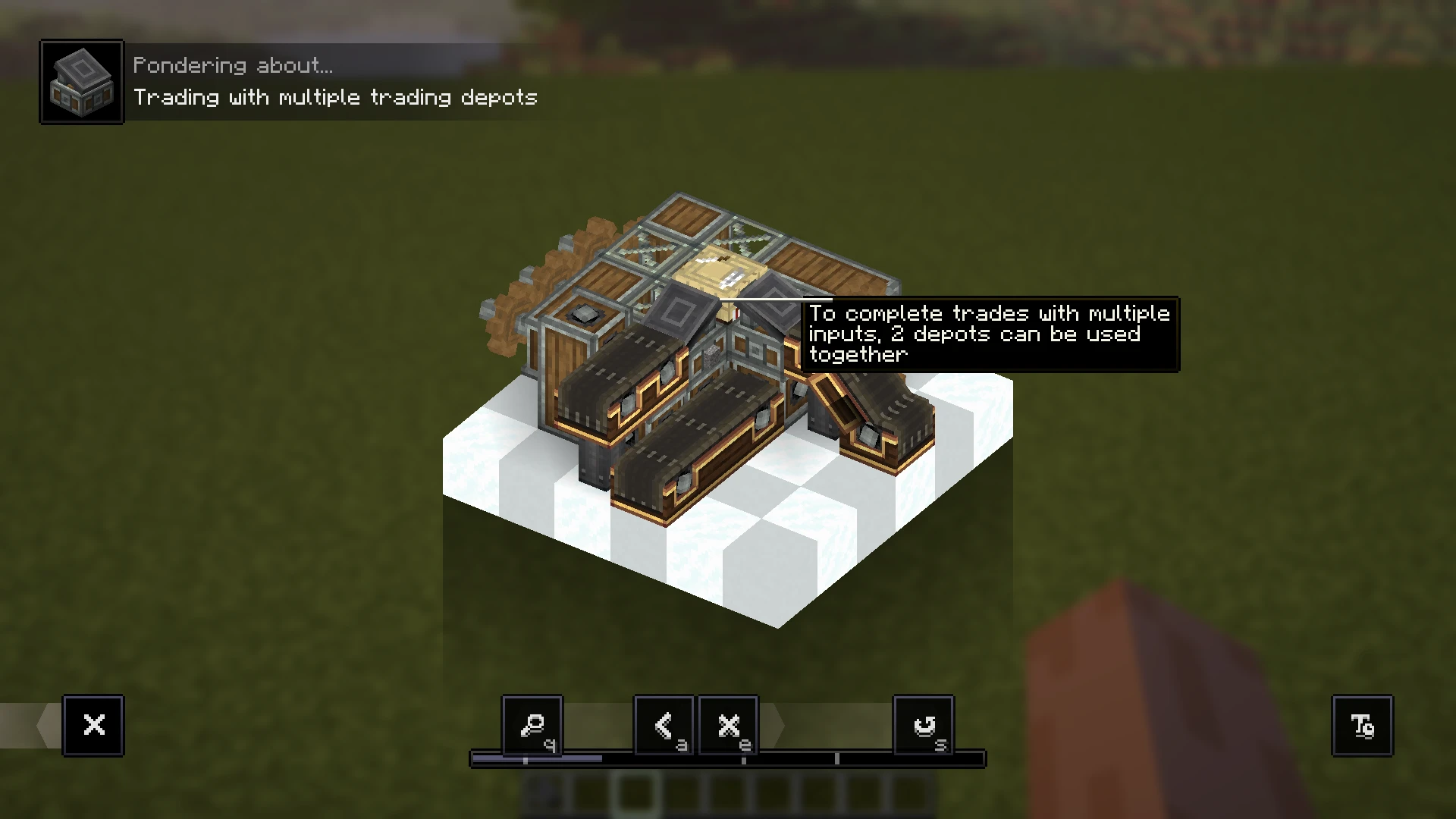Close ponder with the X button marked e
This screenshot has width=1456, height=819.
pyautogui.click(x=728, y=726)
